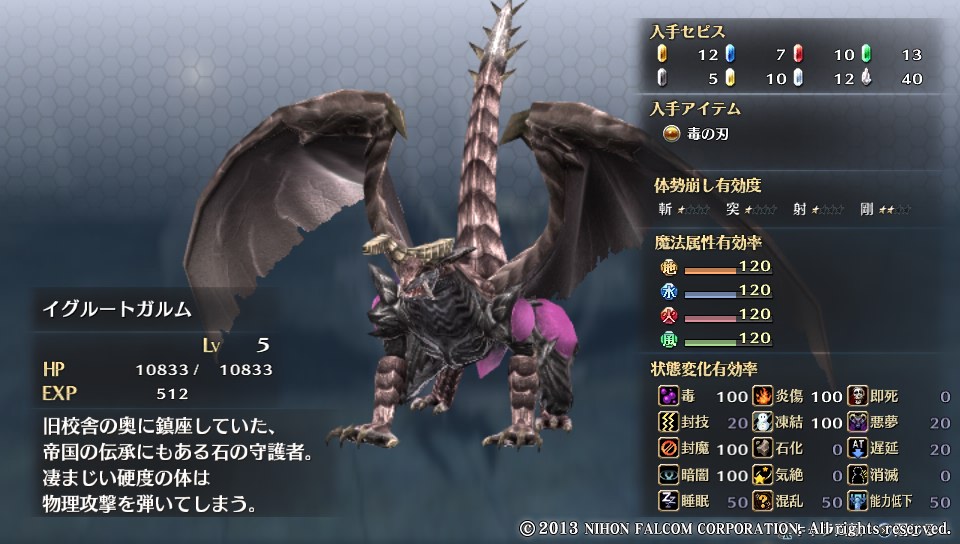The height and width of the screenshot is (544, 960).
Task: Click the water element icon
Action: coord(669,292)
